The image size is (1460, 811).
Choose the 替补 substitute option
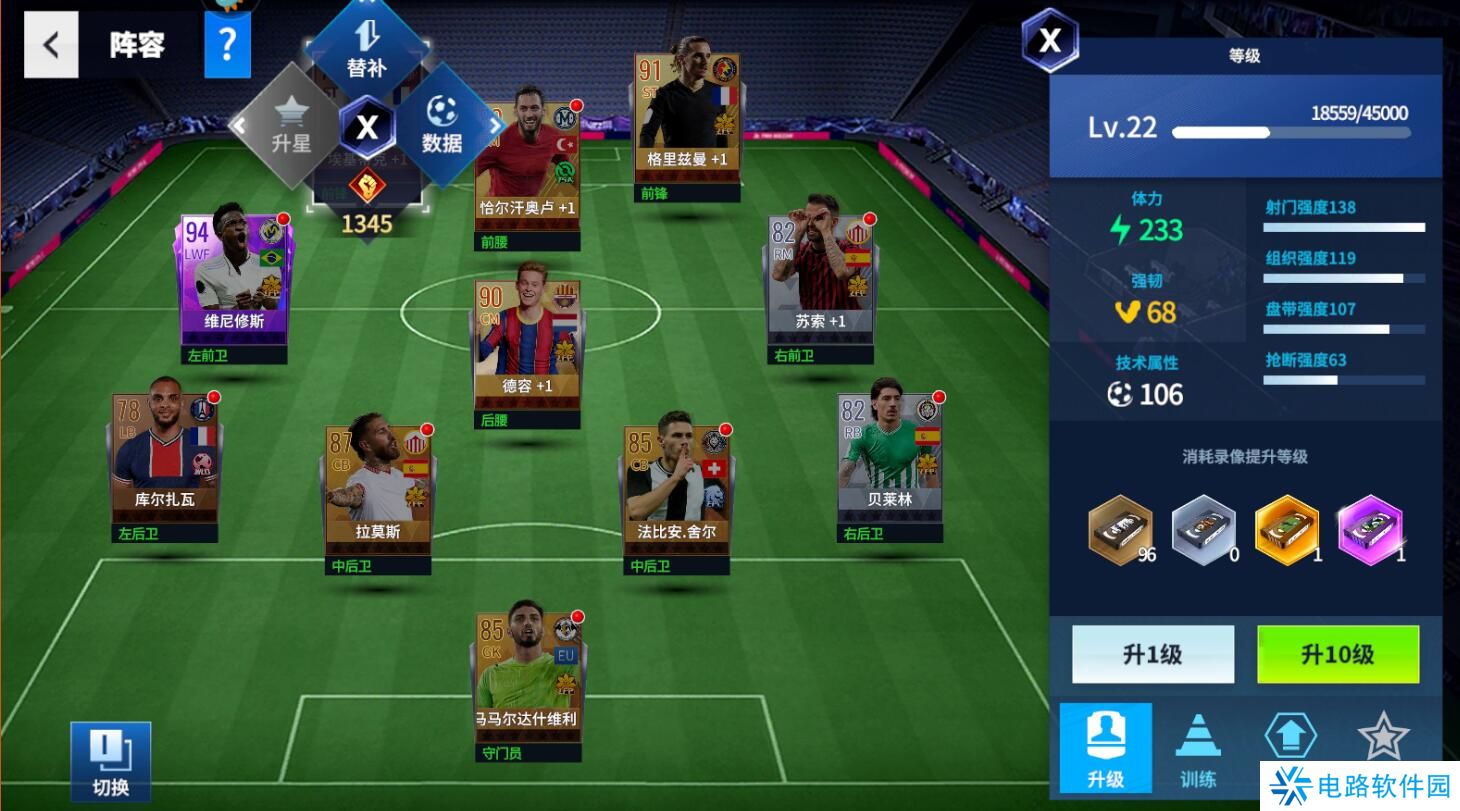coord(366,50)
